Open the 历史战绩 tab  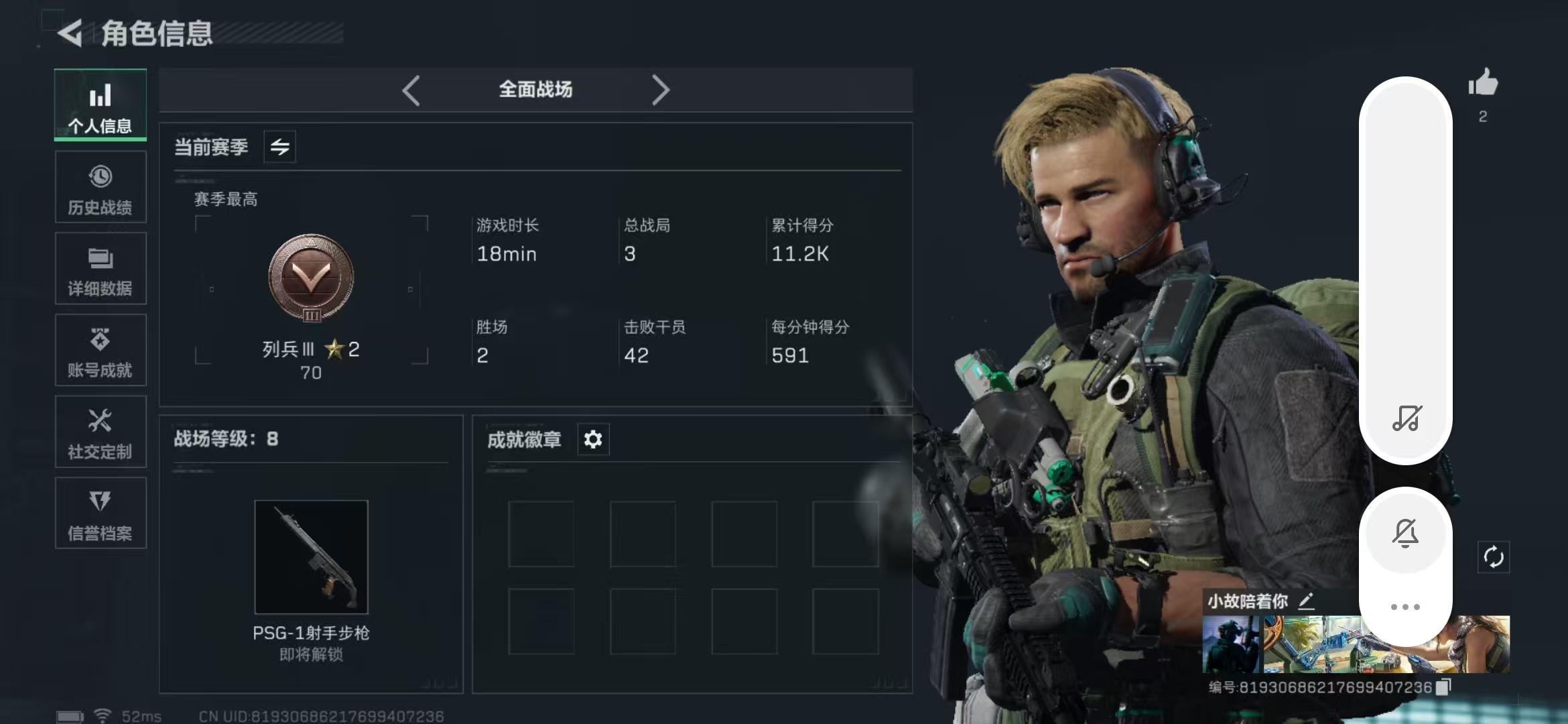point(101,187)
